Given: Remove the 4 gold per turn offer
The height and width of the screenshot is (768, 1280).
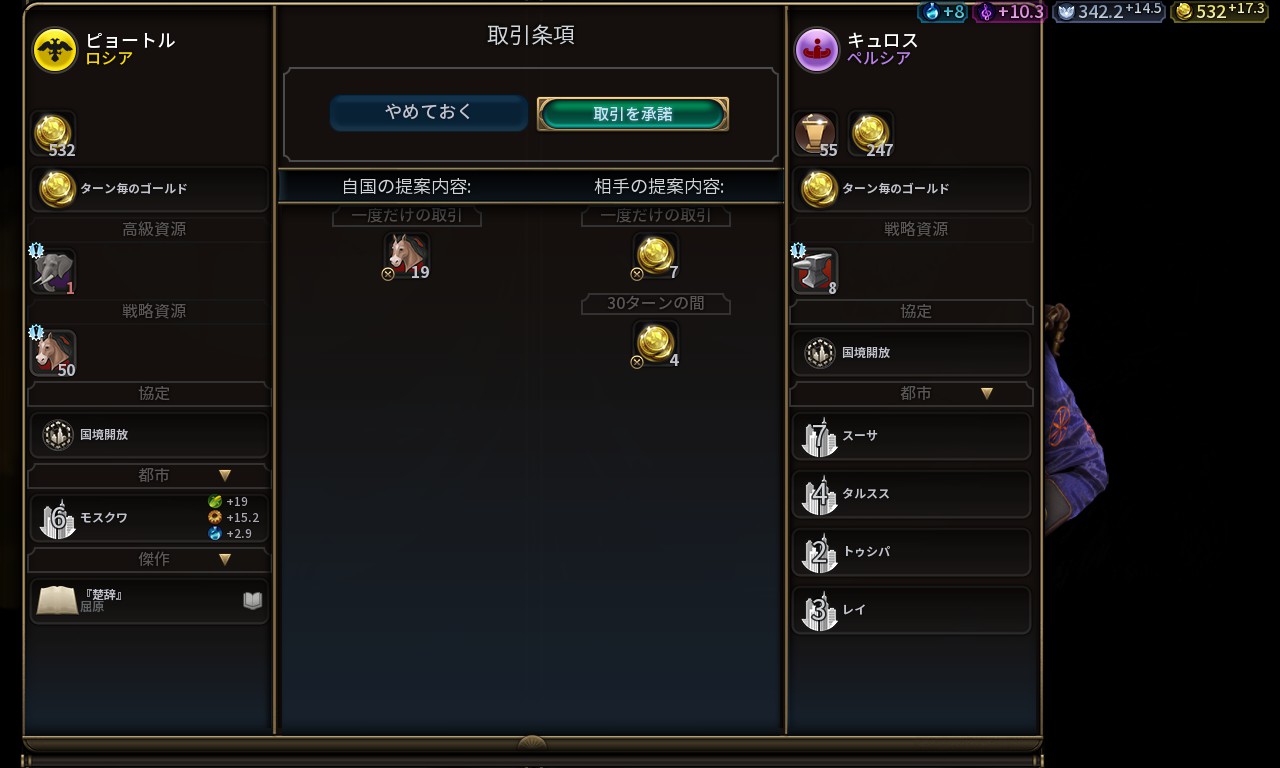Looking at the screenshot, I should click(x=656, y=343).
